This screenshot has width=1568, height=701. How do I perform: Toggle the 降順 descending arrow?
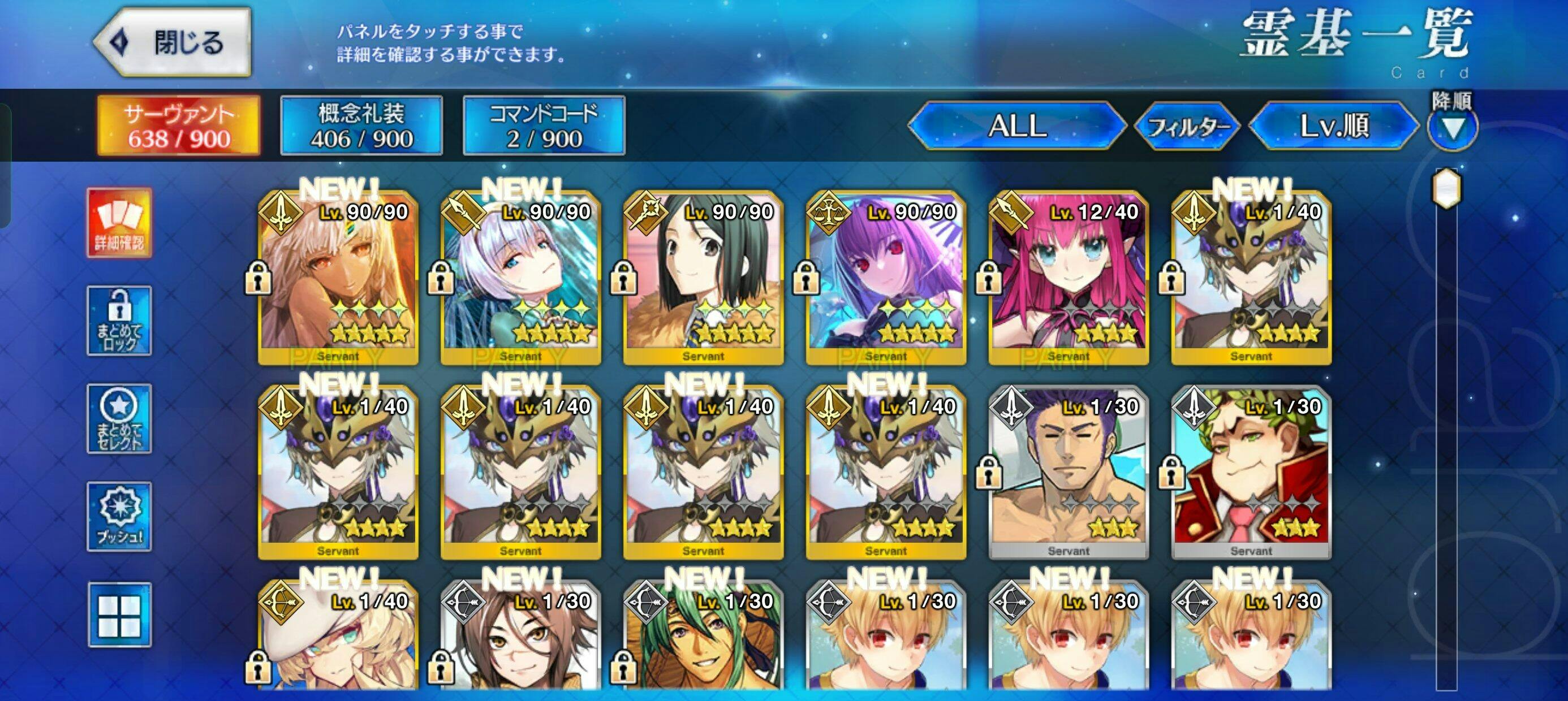(x=1453, y=128)
